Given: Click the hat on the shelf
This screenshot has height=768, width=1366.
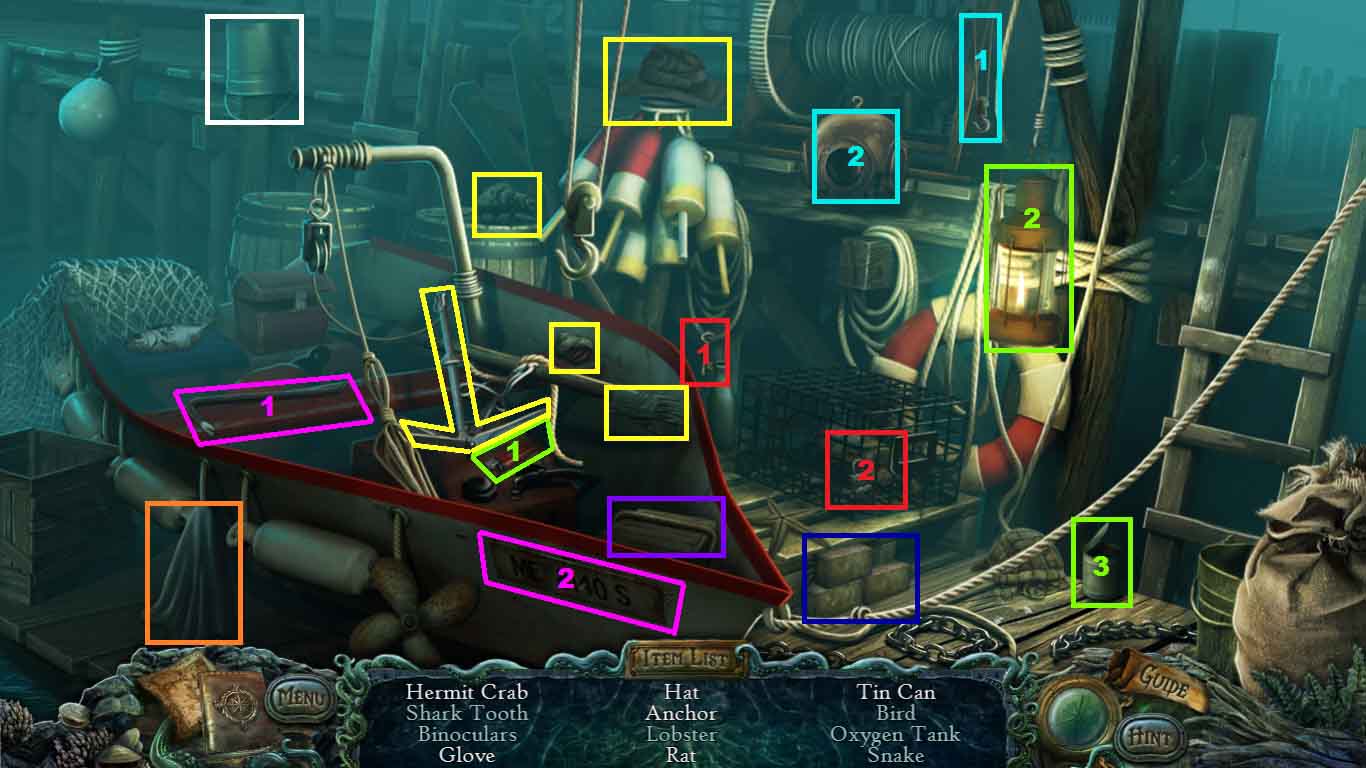Looking at the screenshot, I should [x=668, y=80].
